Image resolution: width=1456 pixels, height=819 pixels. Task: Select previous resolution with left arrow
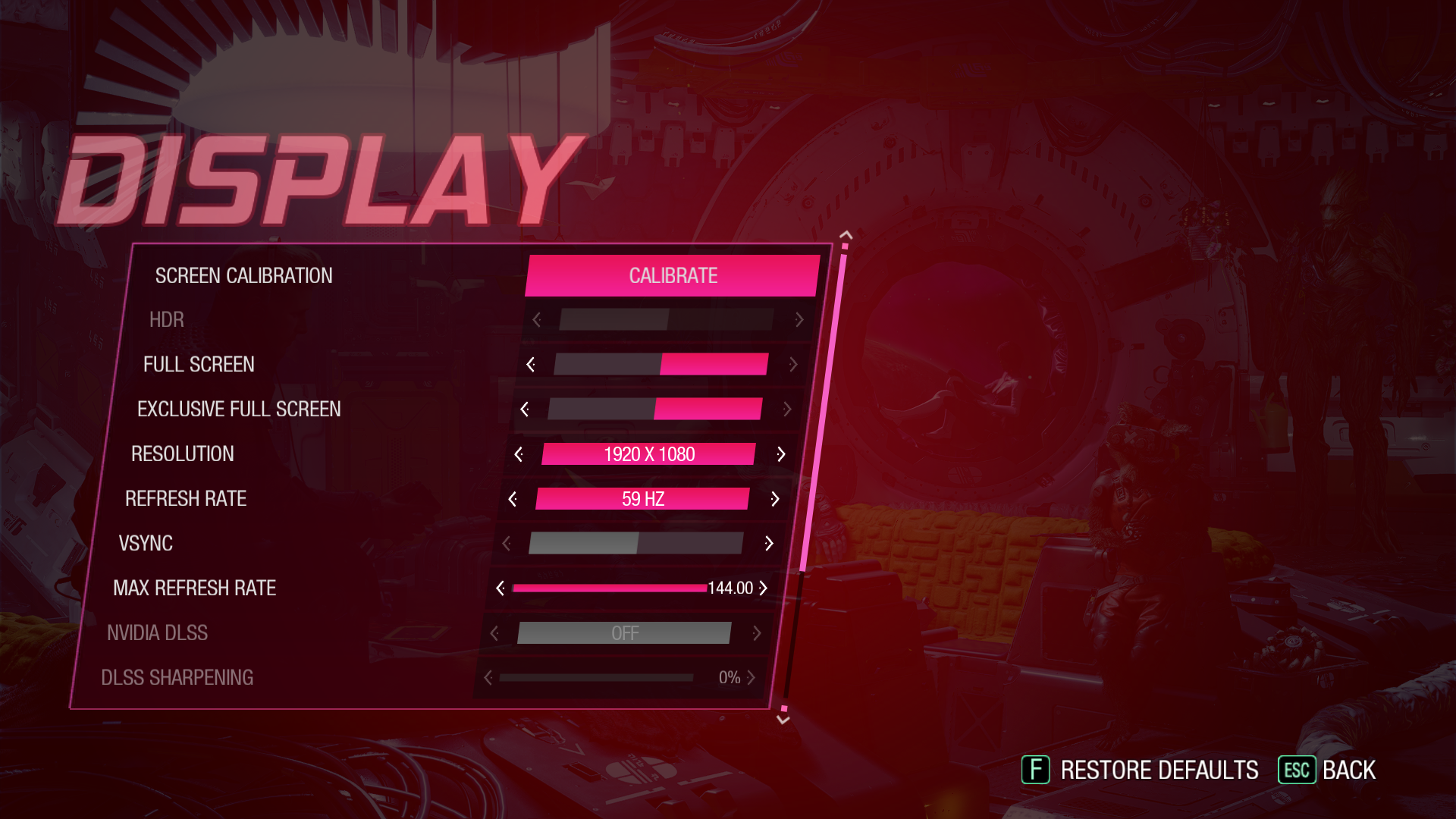[519, 454]
